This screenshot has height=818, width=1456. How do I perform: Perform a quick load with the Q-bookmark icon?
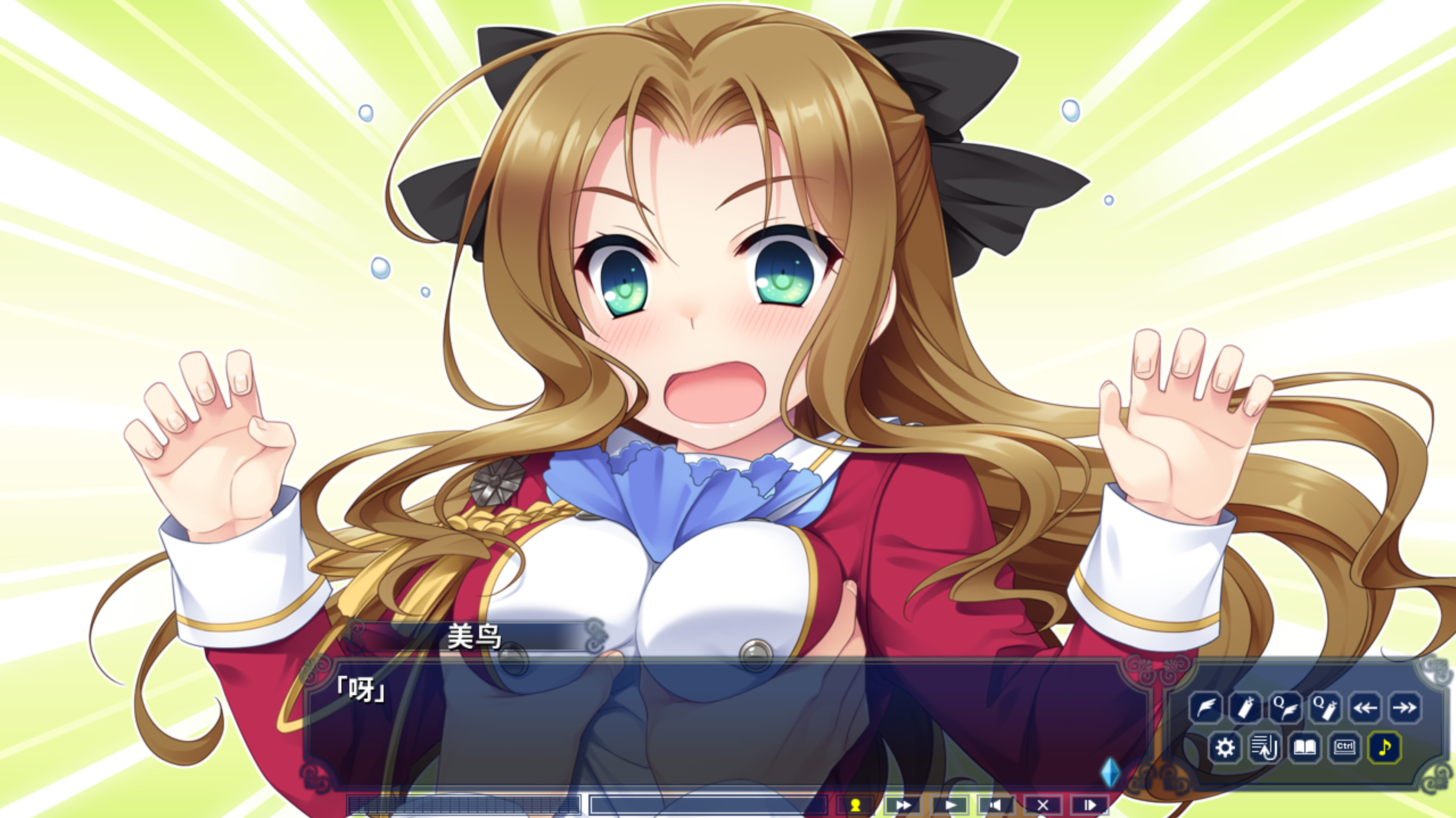click(1325, 708)
